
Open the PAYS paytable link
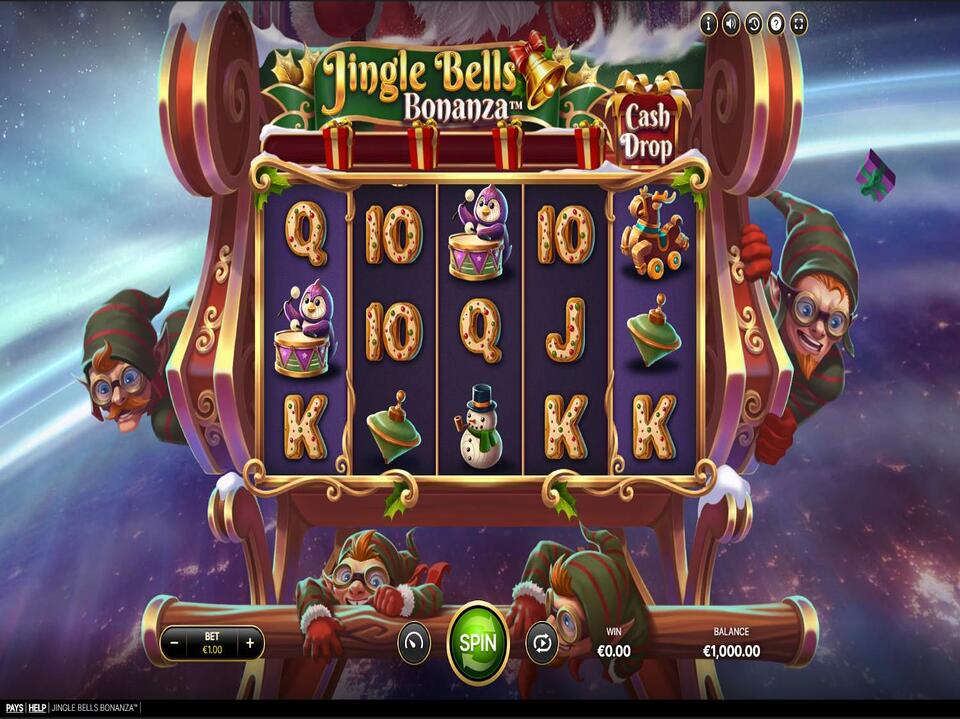(13, 708)
